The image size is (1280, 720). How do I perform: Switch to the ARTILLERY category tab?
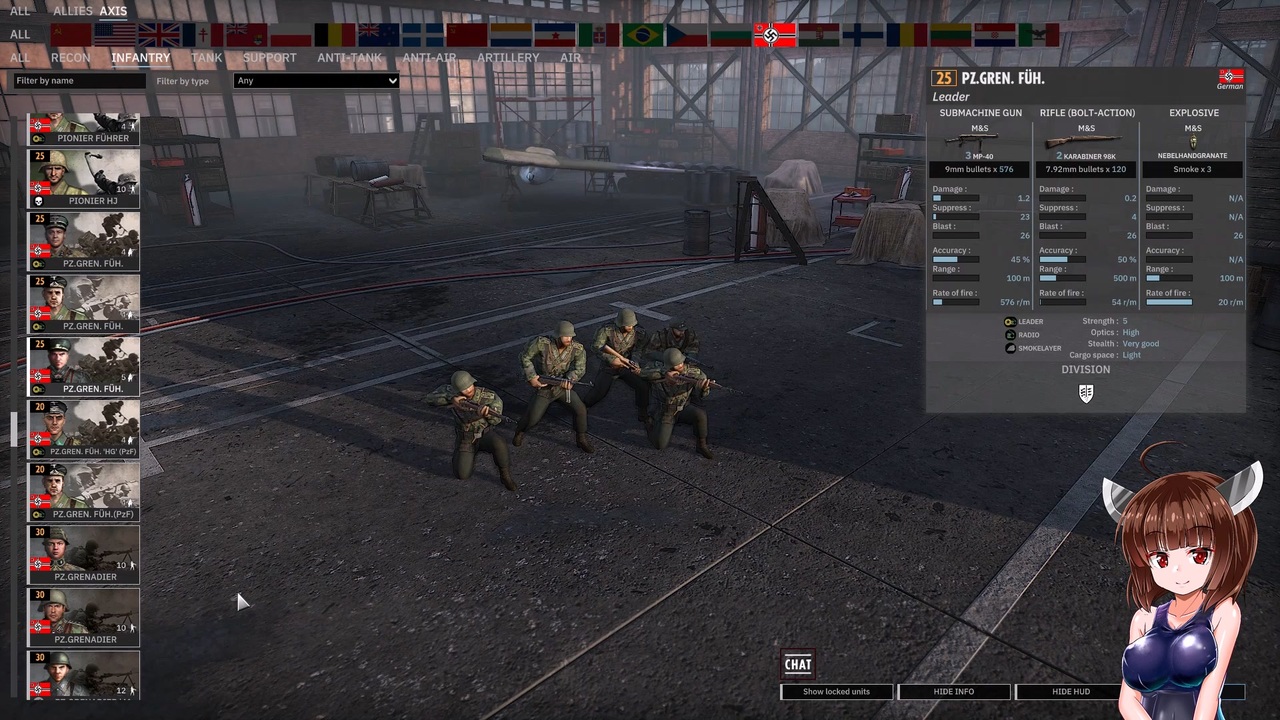(508, 57)
